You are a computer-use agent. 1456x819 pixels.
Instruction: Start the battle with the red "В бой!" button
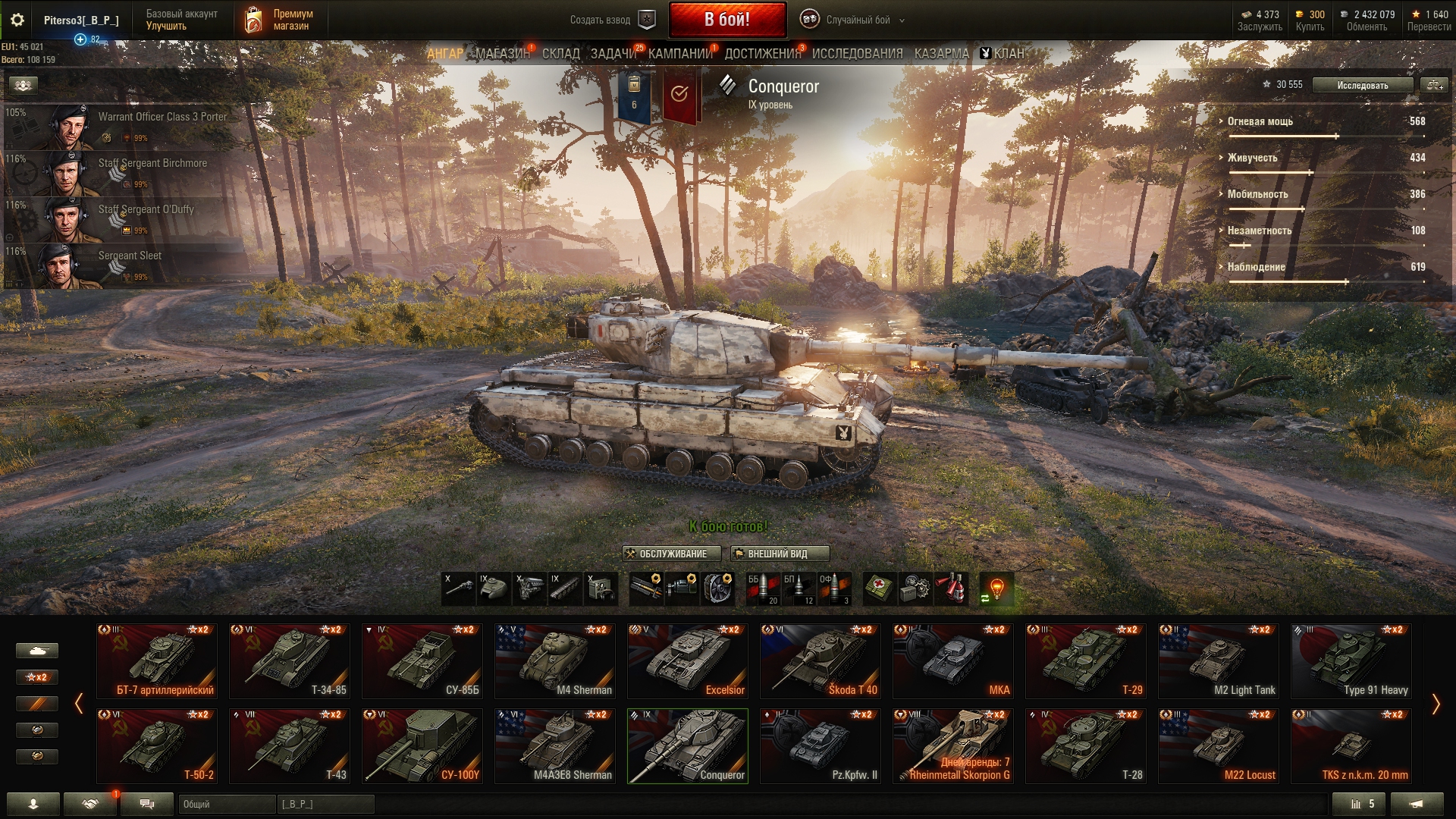726,20
